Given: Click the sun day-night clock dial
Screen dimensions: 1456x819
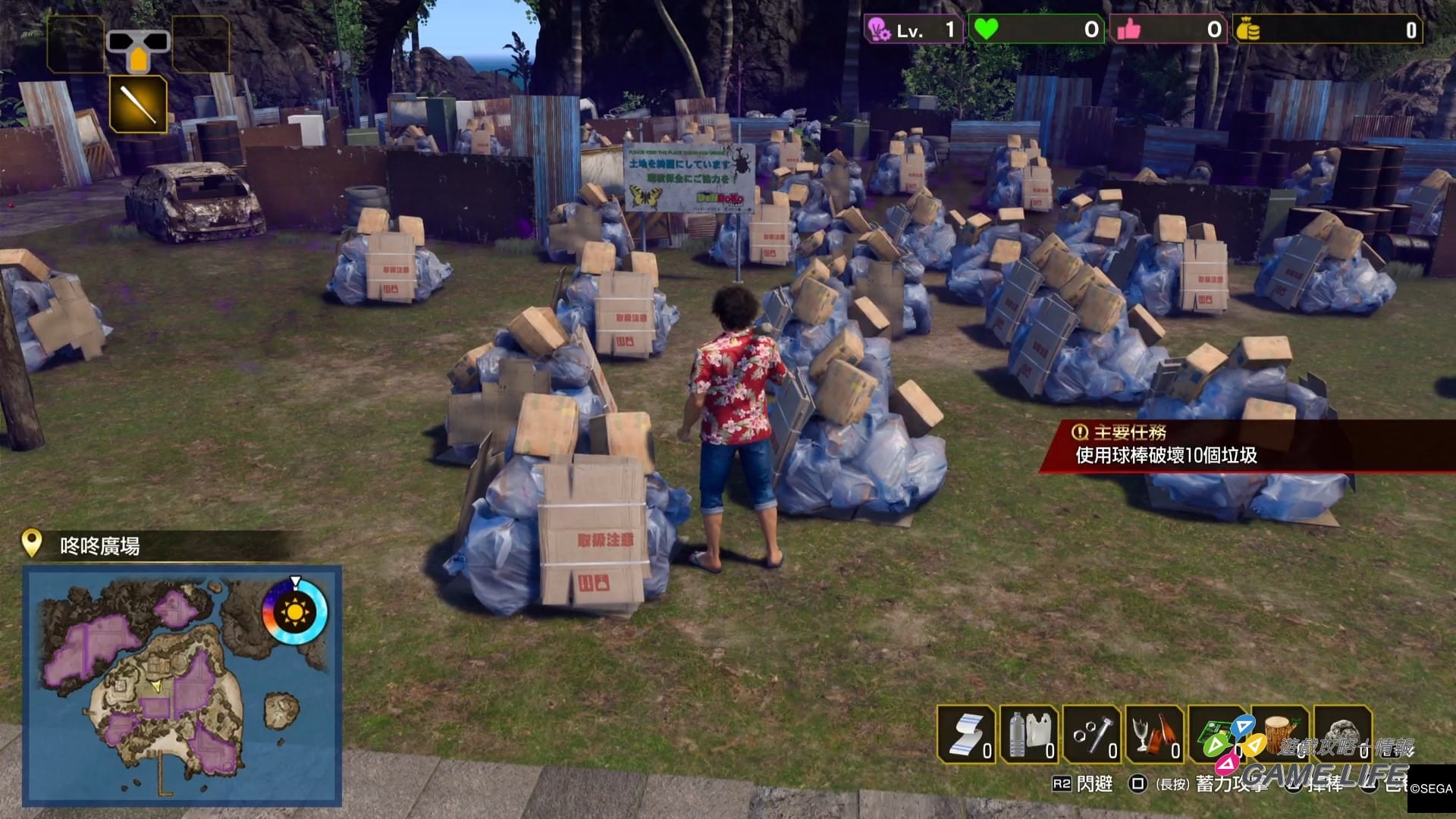Looking at the screenshot, I should (295, 611).
